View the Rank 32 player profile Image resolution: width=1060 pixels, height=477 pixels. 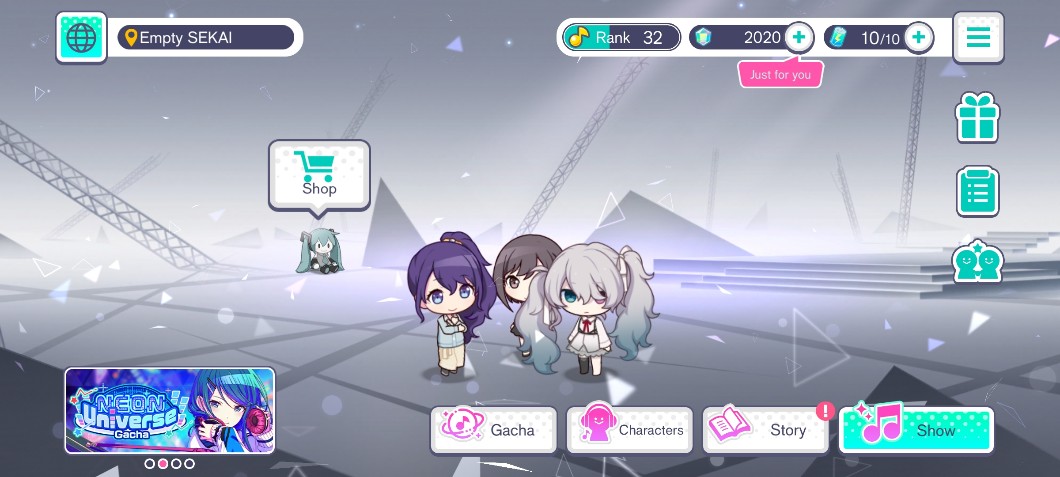click(620, 38)
